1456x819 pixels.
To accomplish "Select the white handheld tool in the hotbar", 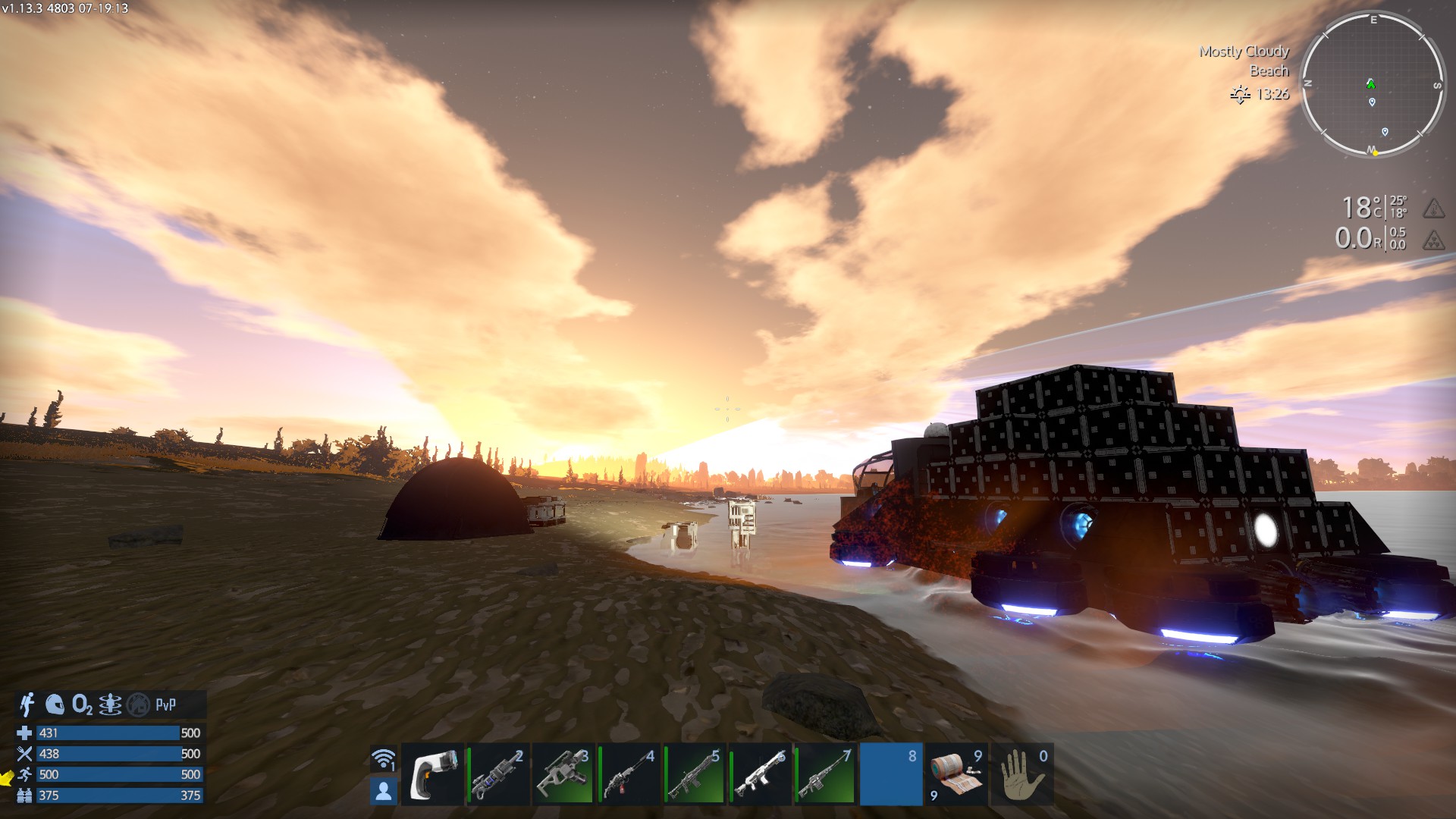I will (x=432, y=774).
